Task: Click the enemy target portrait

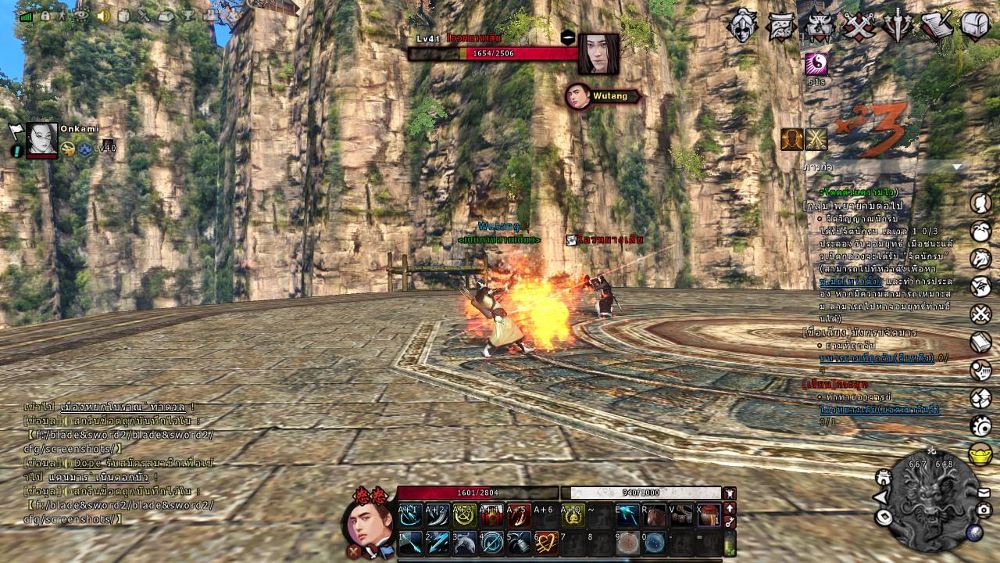Action: [x=598, y=53]
